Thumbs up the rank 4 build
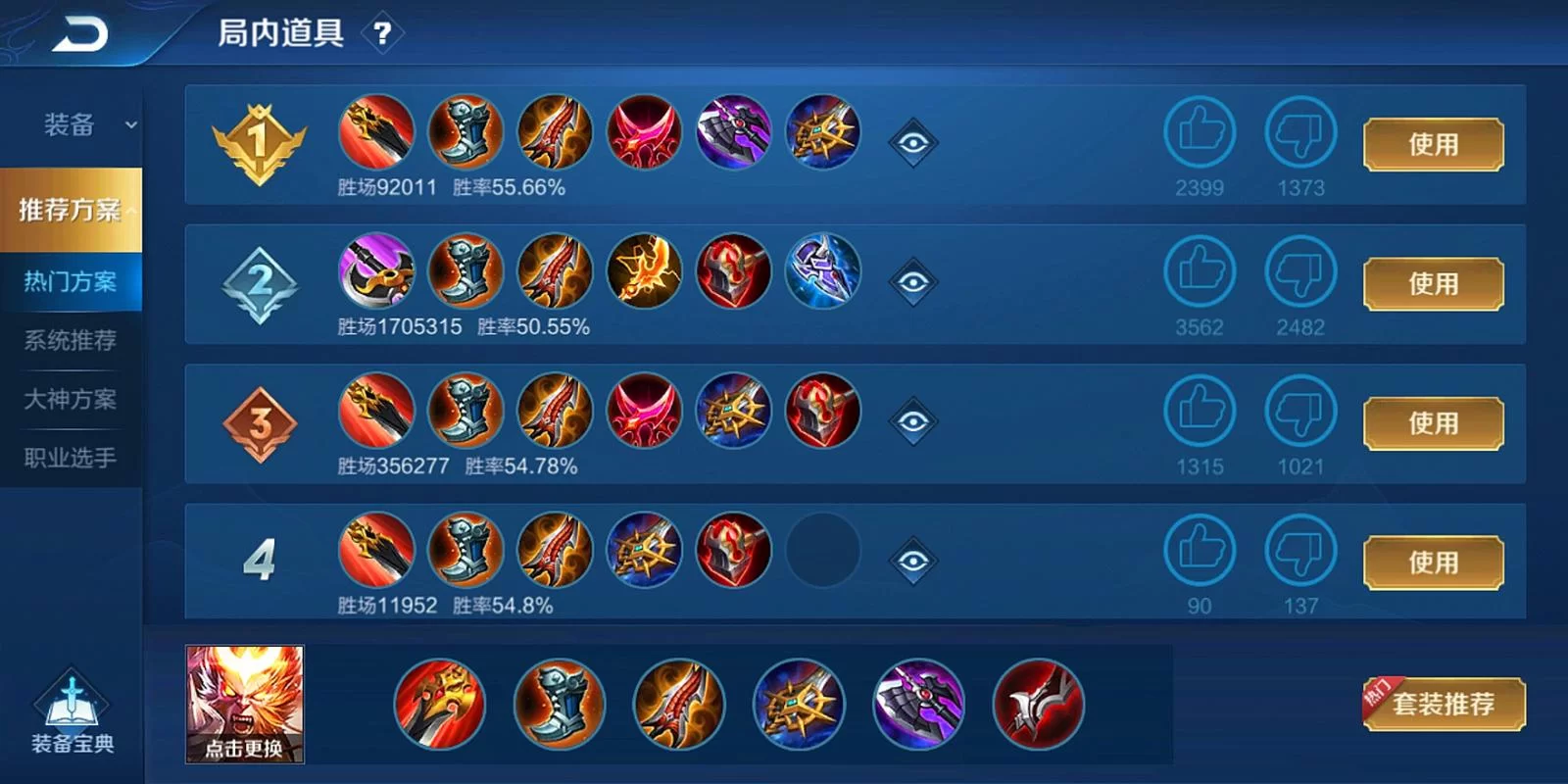This screenshot has width=1568, height=784. click(x=1200, y=550)
